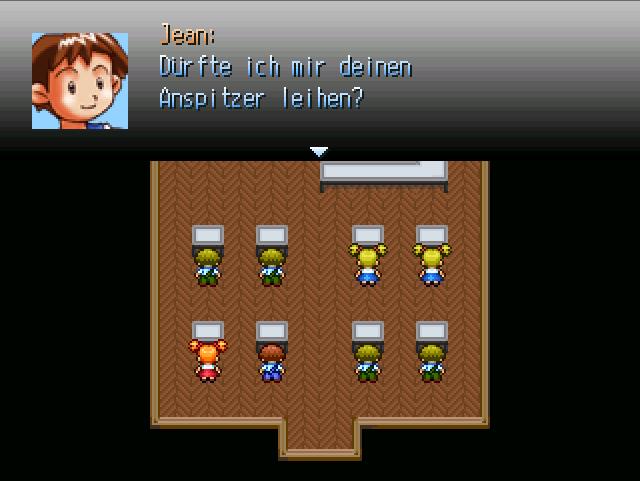
Task: Advance dialogue with the white continue arrow
Action: [319, 151]
